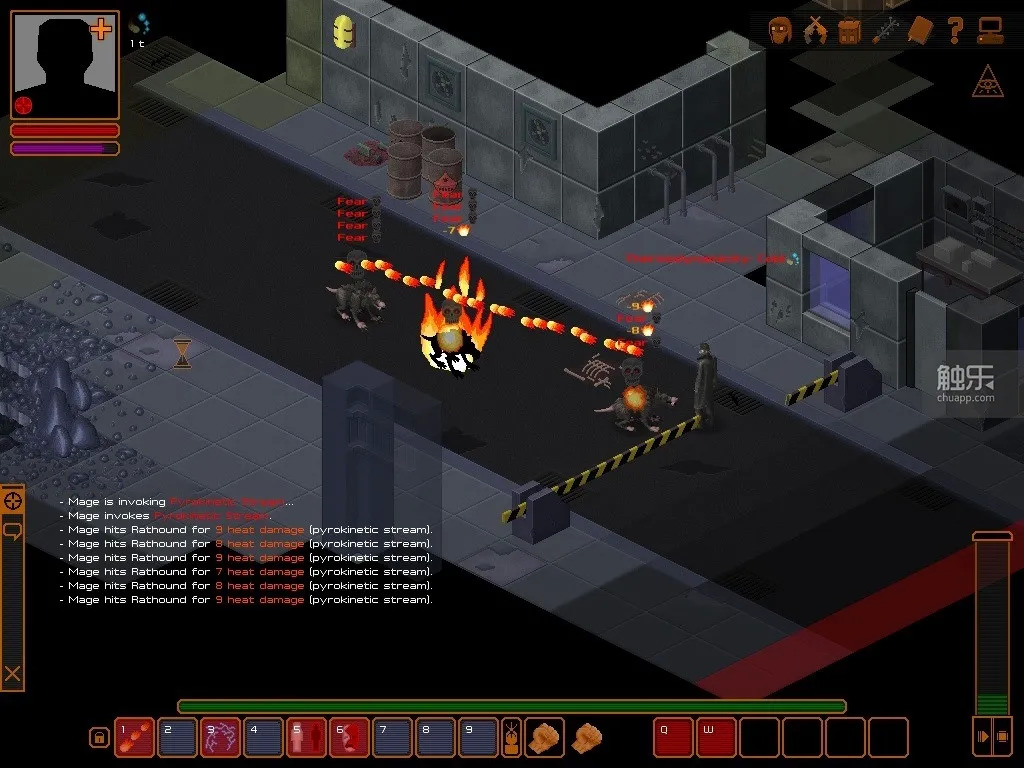The width and height of the screenshot is (1024, 768).
Task: Activate the purple lightning ability in slot 3
Action: tap(219, 737)
